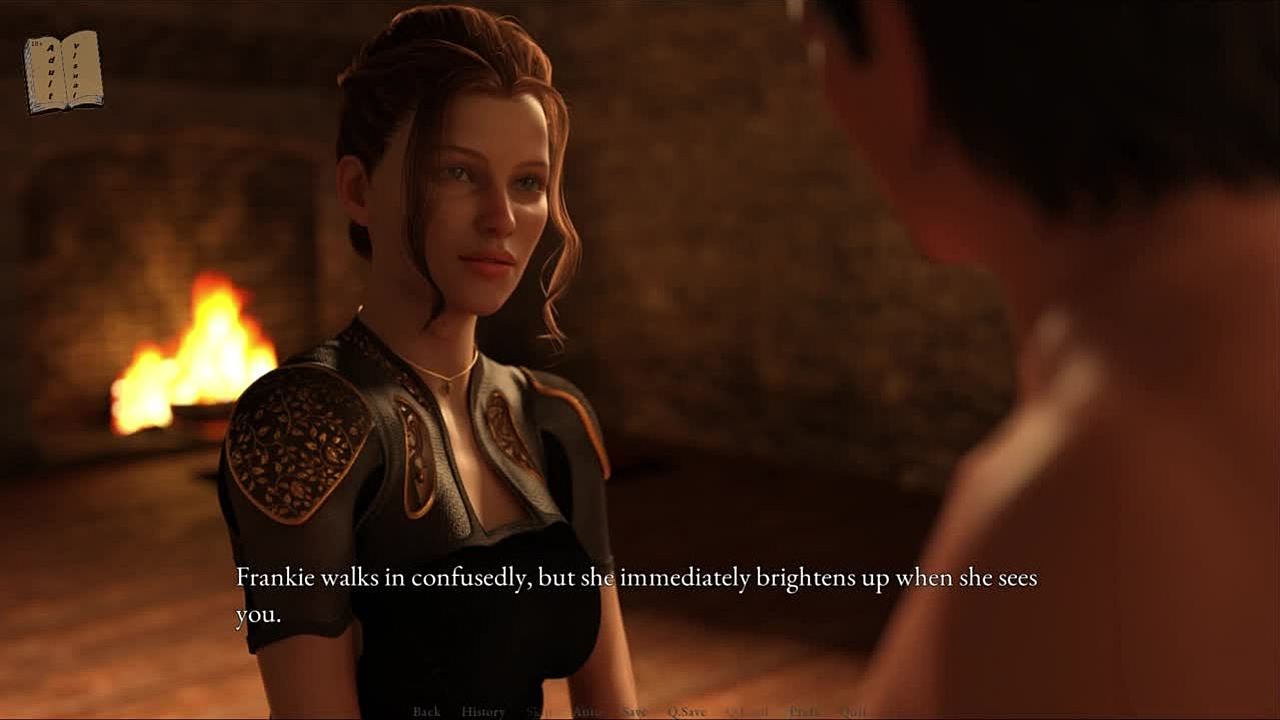1280x720 pixels.
Task: Turn on Auto text advance
Action: (587, 711)
